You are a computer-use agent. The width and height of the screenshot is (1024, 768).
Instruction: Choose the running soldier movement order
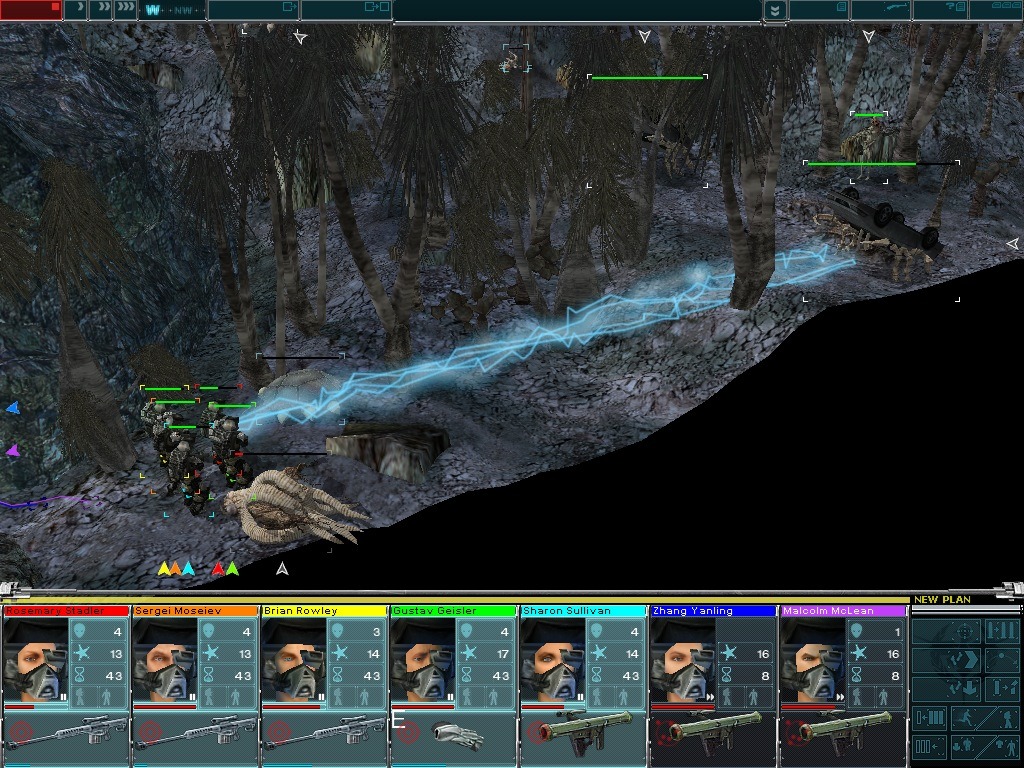[x=965, y=717]
